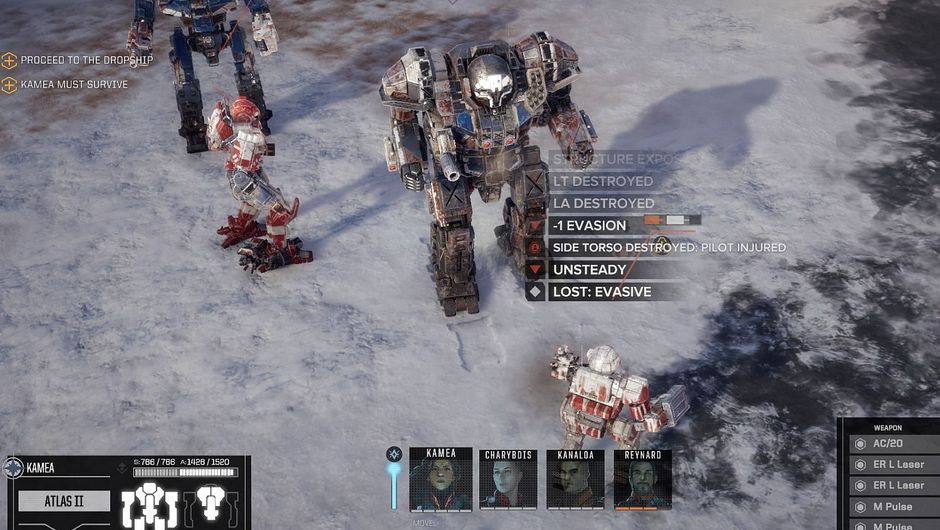Click the round emblem above the blue bar
This screenshot has height=530, width=940.
(x=394, y=454)
